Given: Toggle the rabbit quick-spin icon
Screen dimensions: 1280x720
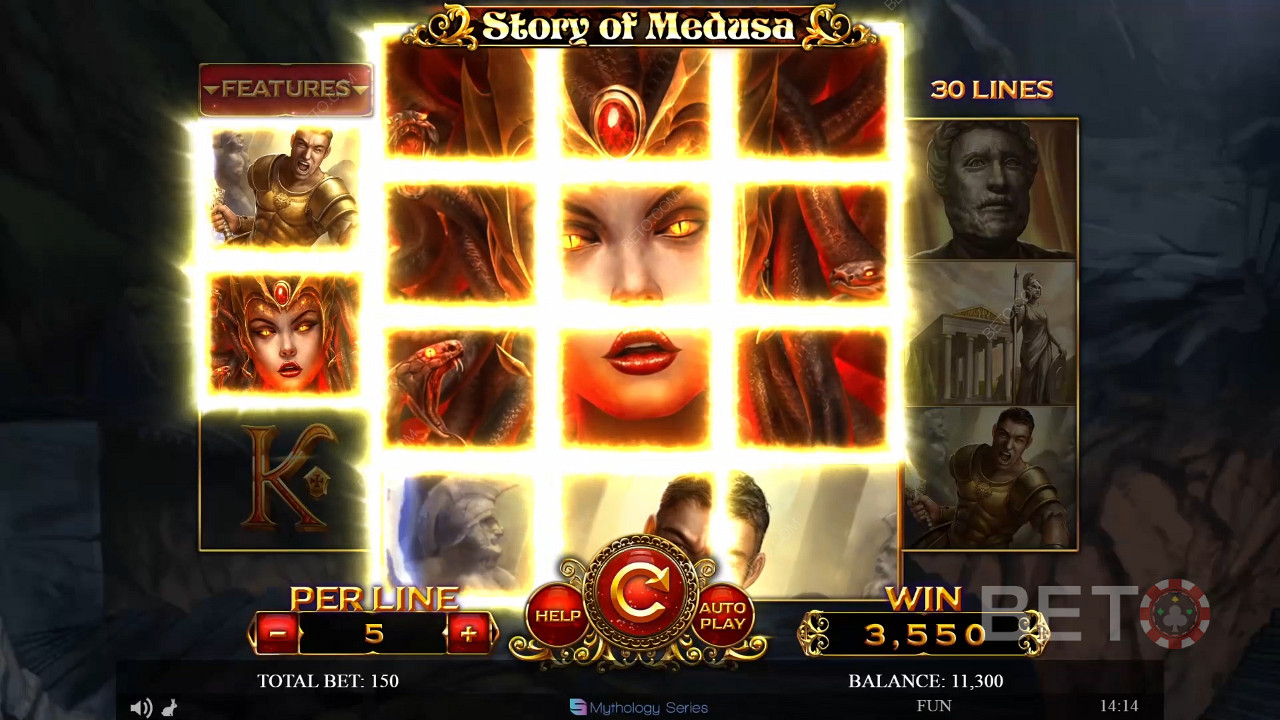Looking at the screenshot, I should [x=169, y=708].
